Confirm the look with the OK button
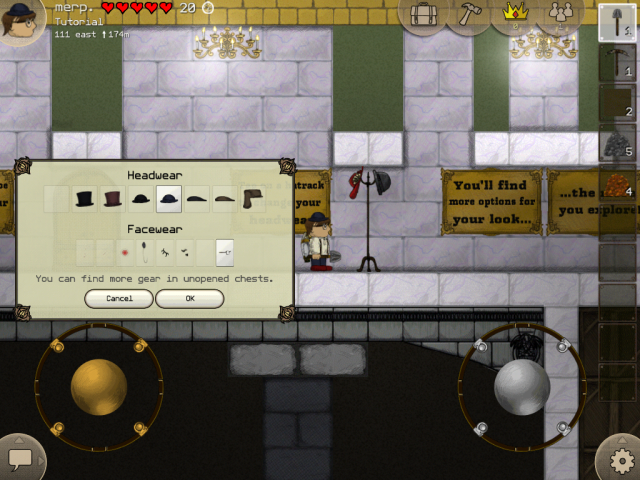Viewport: 640px width, 480px height. click(189, 298)
